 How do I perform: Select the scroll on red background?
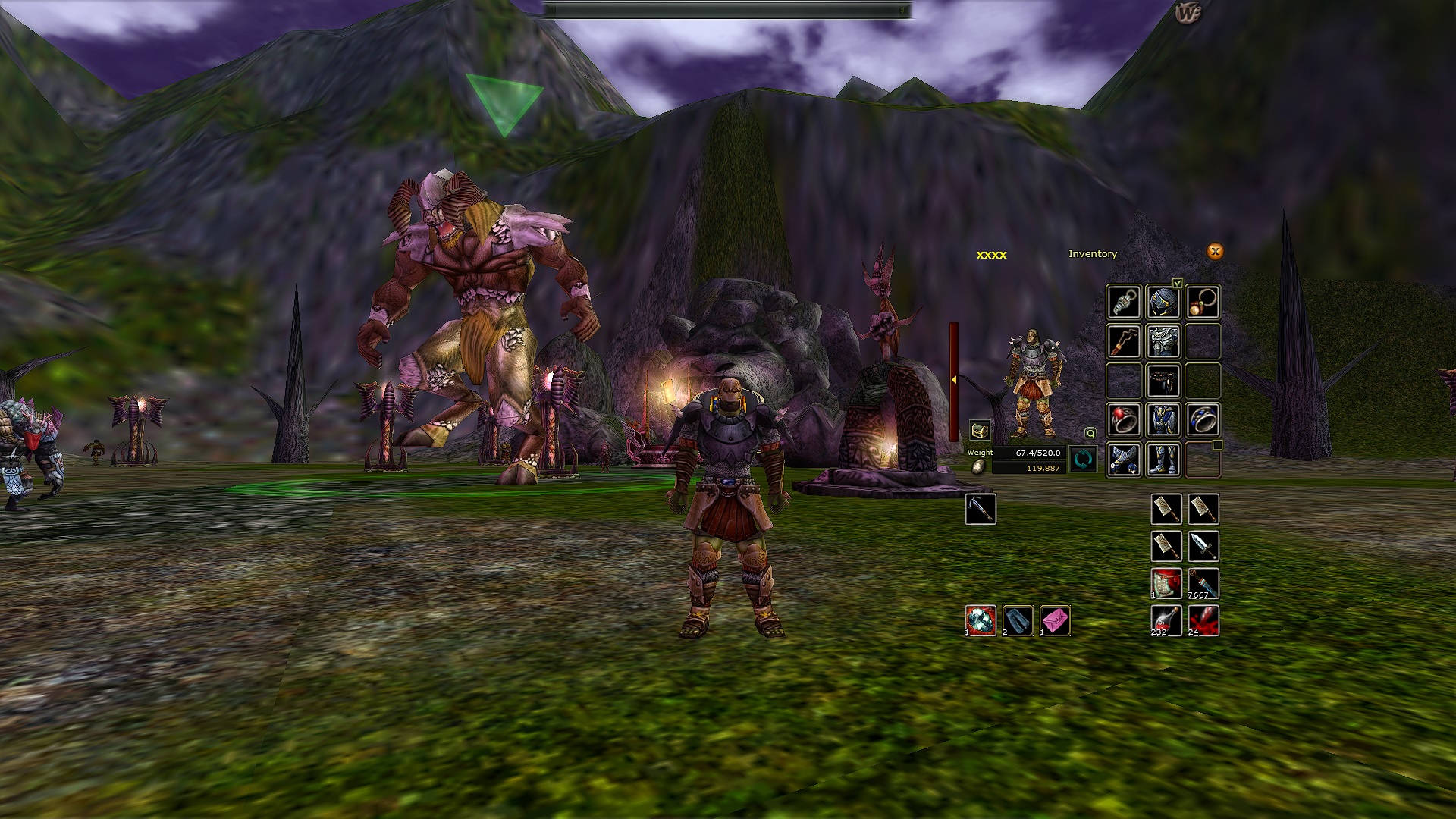pyautogui.click(x=1166, y=583)
